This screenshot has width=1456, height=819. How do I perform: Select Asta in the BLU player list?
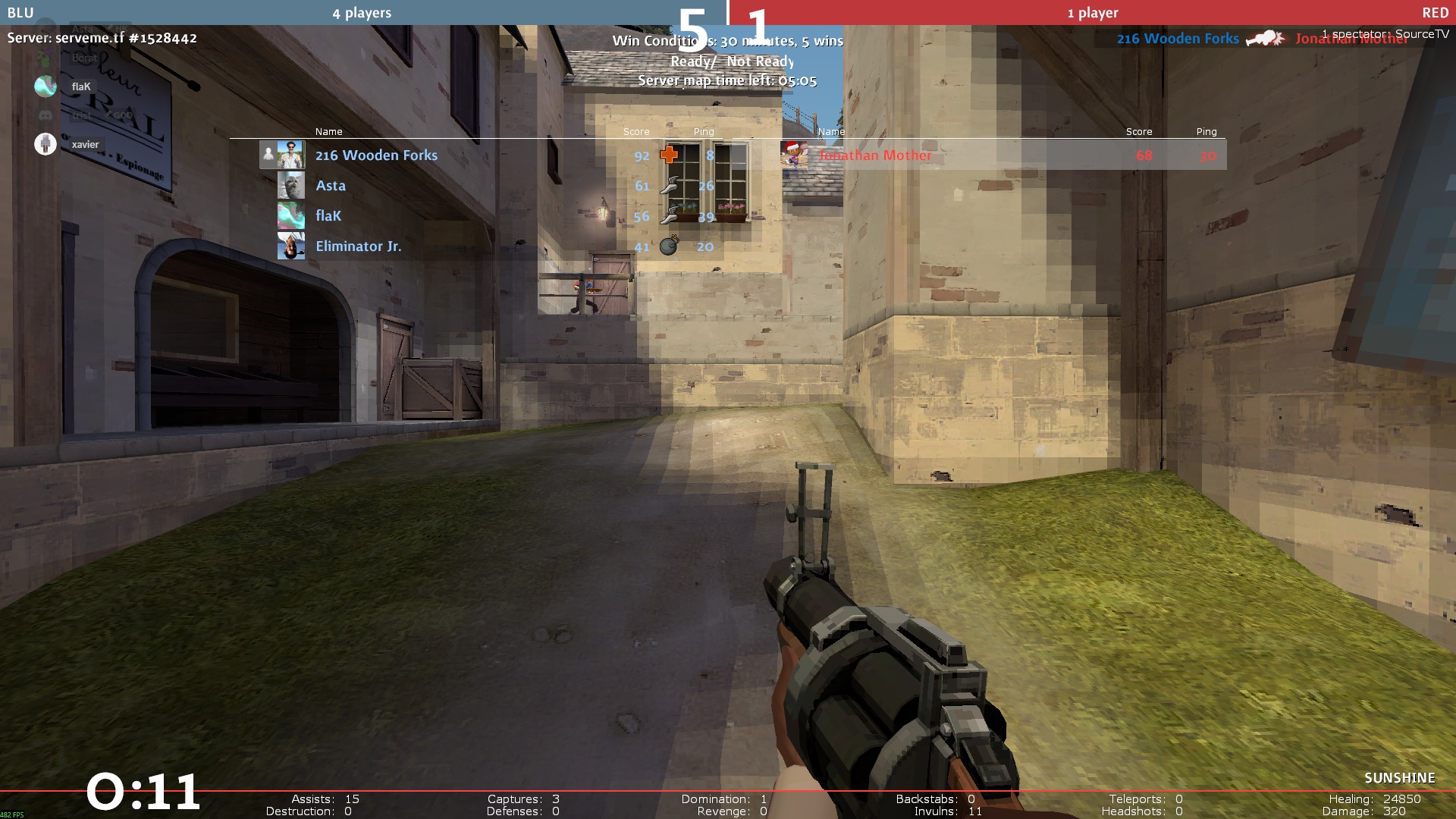click(331, 186)
